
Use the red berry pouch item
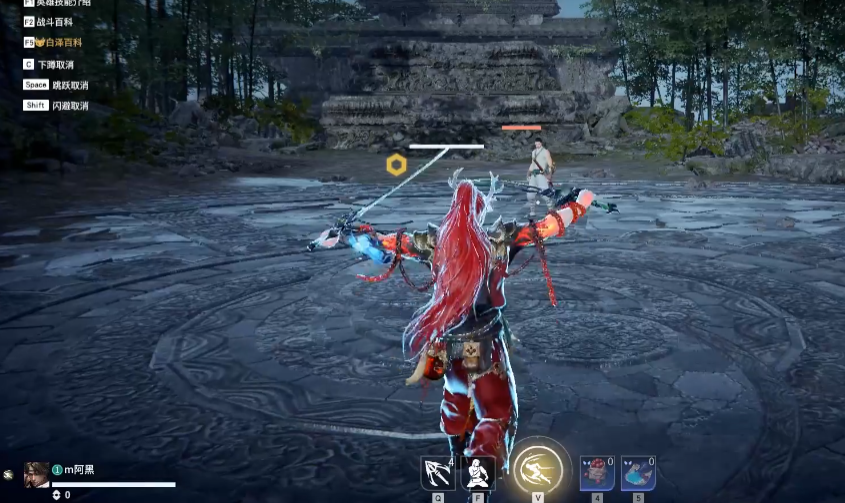coord(597,472)
